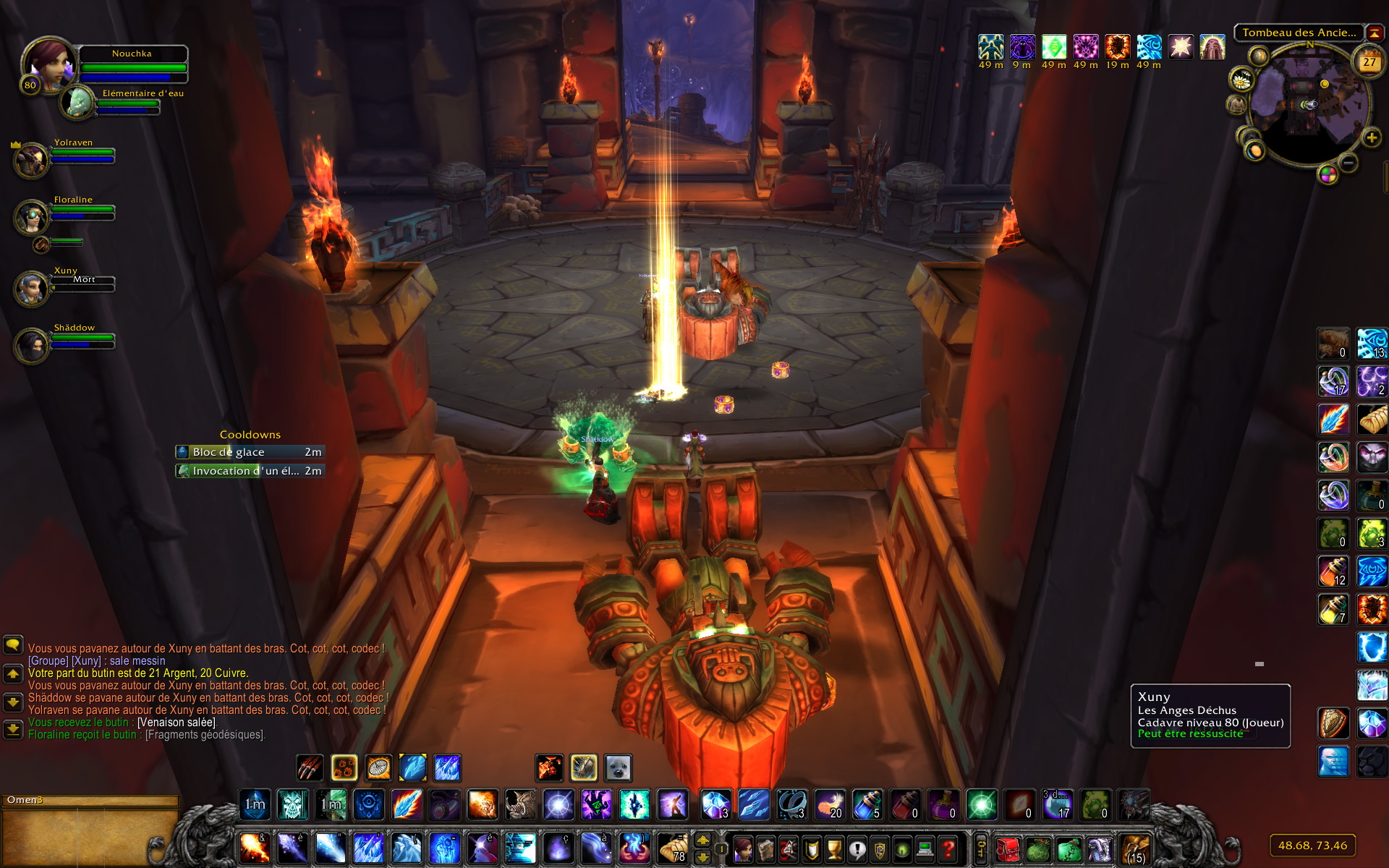
Task: Click Shäddow's party portrait
Action: (x=31, y=345)
